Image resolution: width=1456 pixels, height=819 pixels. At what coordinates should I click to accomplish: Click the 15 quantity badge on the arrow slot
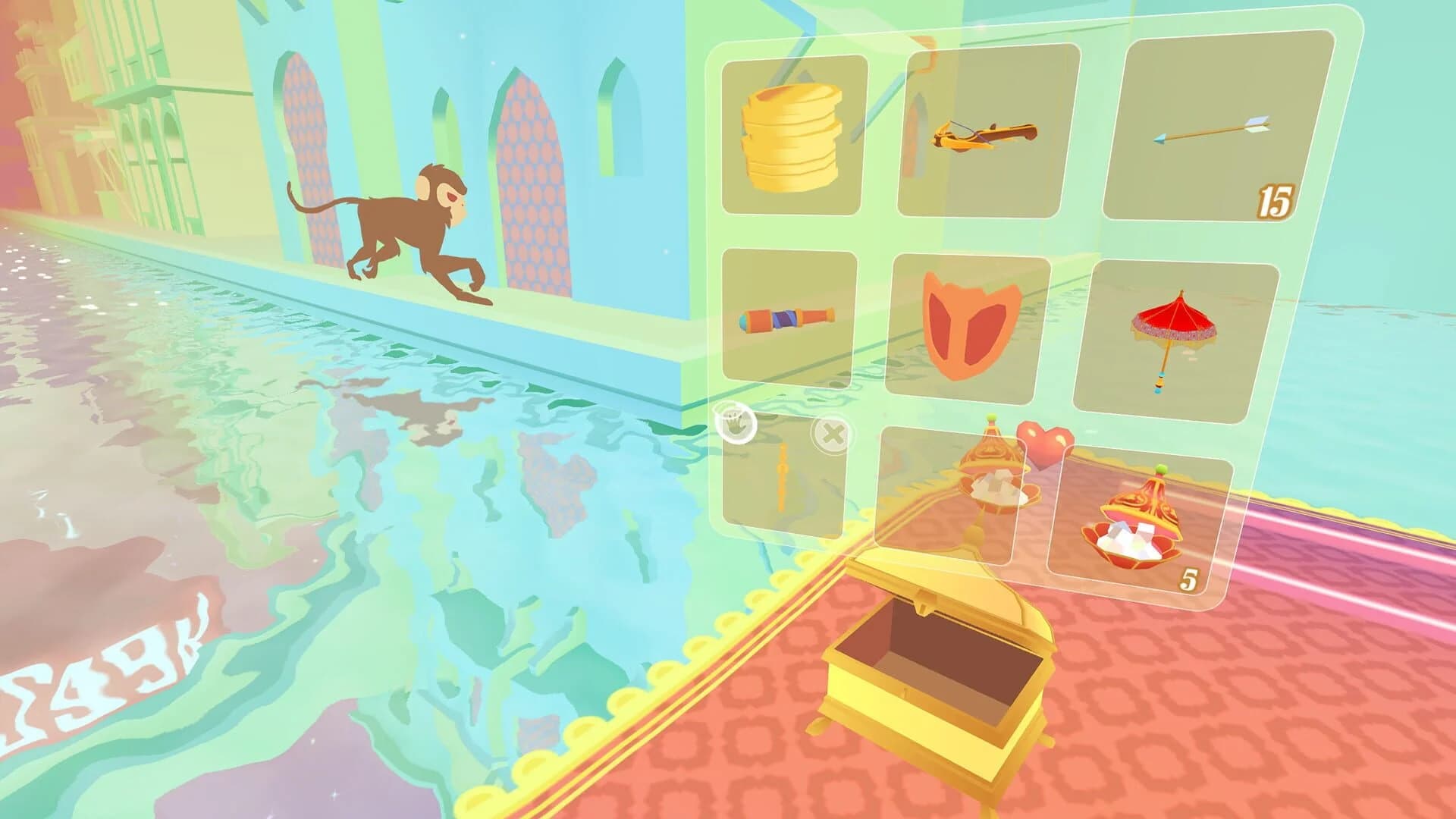coord(1277,201)
